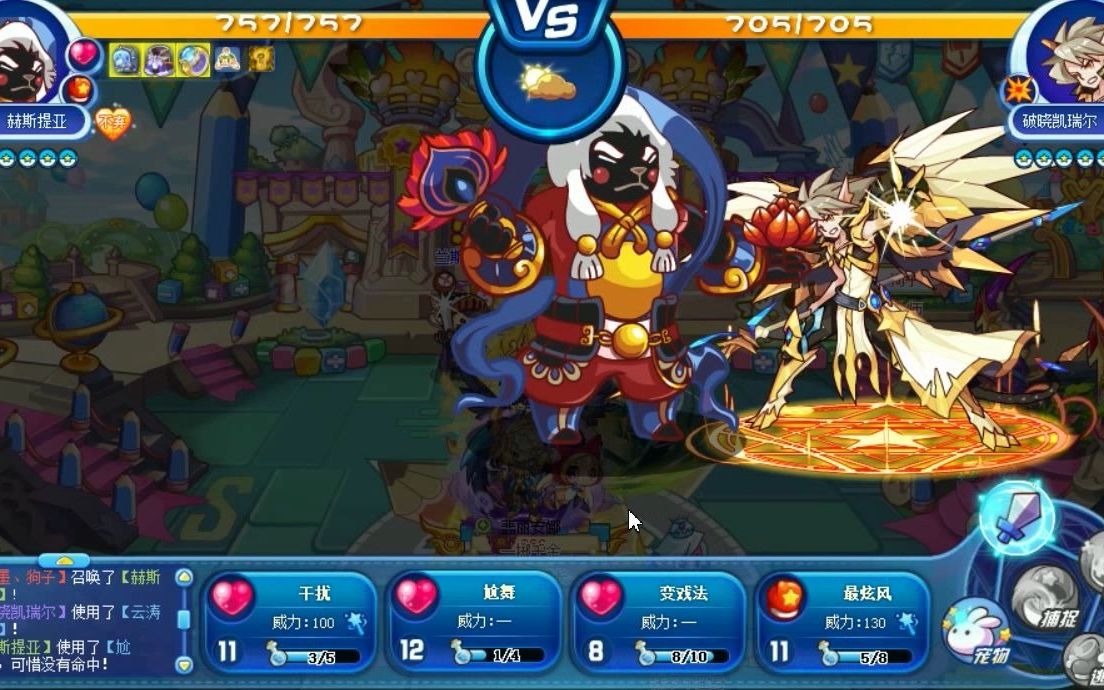The width and height of the screenshot is (1104, 690).
Task: Click the 不弃 orange heart badge
Action: point(112,122)
